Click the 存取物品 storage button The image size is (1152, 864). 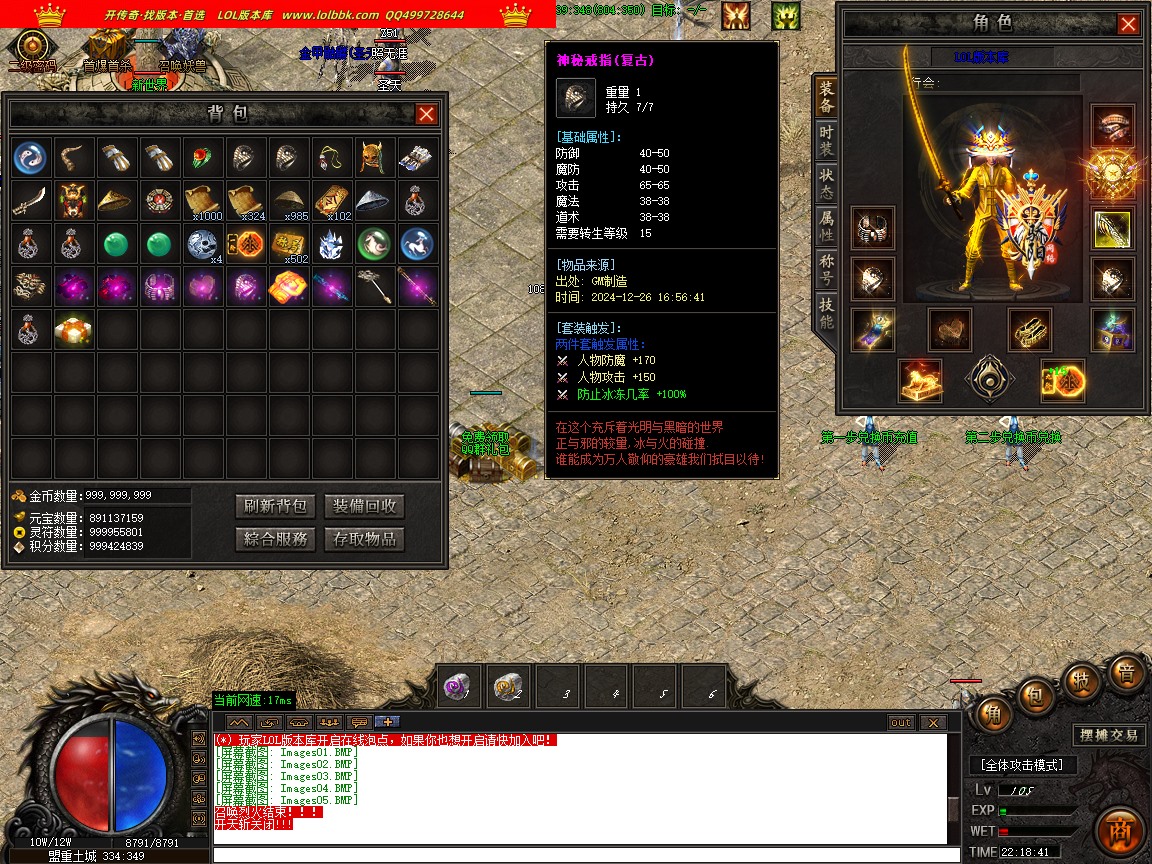click(364, 539)
